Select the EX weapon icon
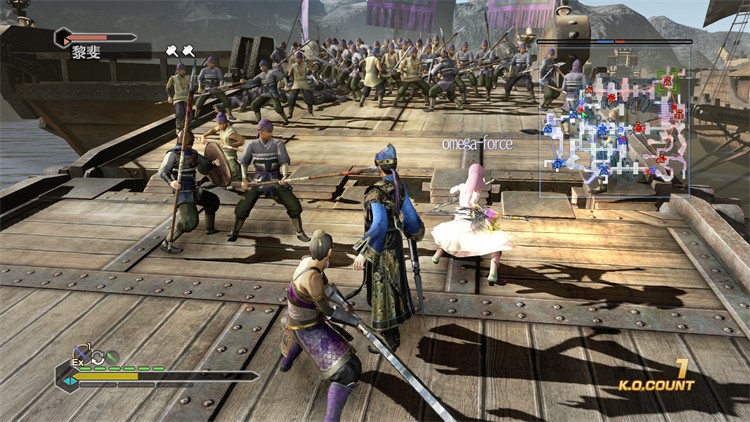The image size is (750, 422). tap(83, 355)
